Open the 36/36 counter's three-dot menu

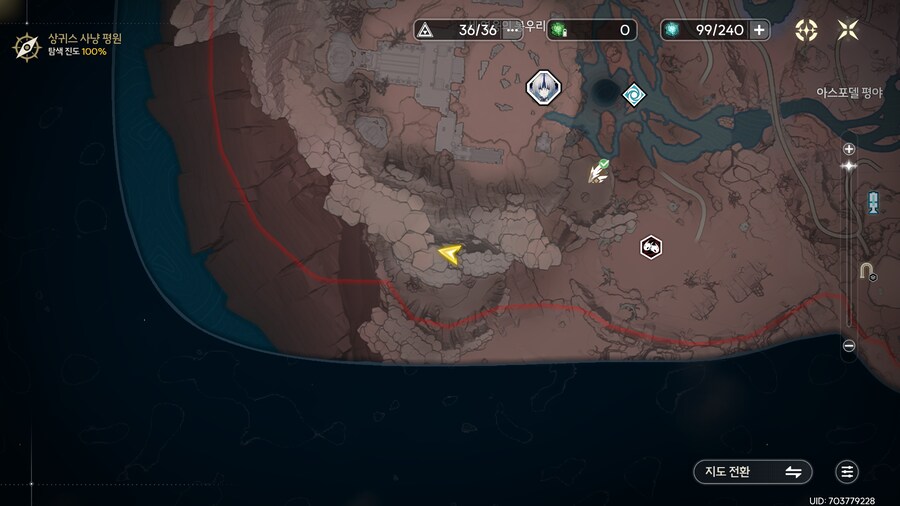tap(513, 30)
